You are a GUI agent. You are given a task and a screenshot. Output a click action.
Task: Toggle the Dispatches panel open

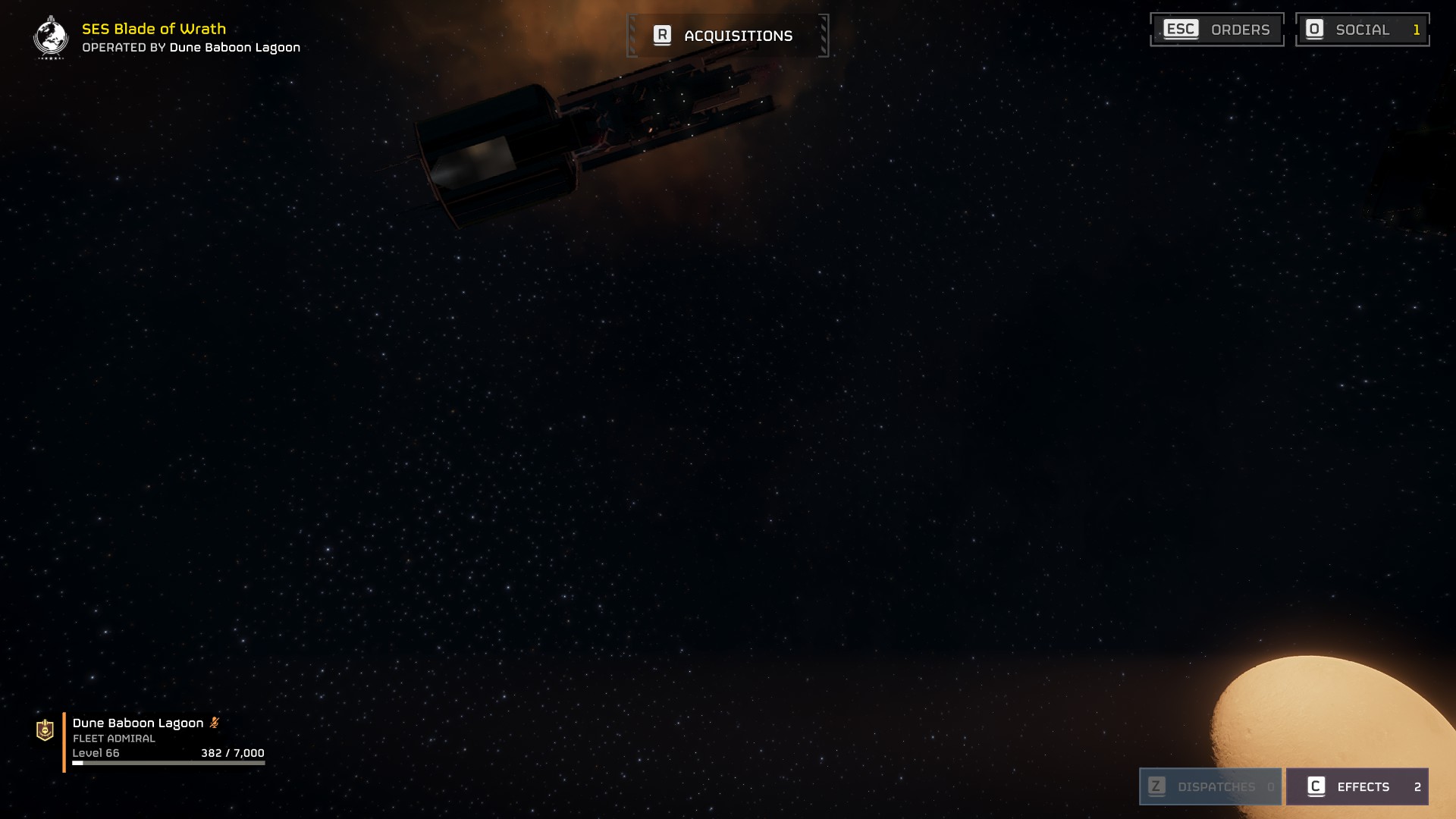coord(1210,786)
